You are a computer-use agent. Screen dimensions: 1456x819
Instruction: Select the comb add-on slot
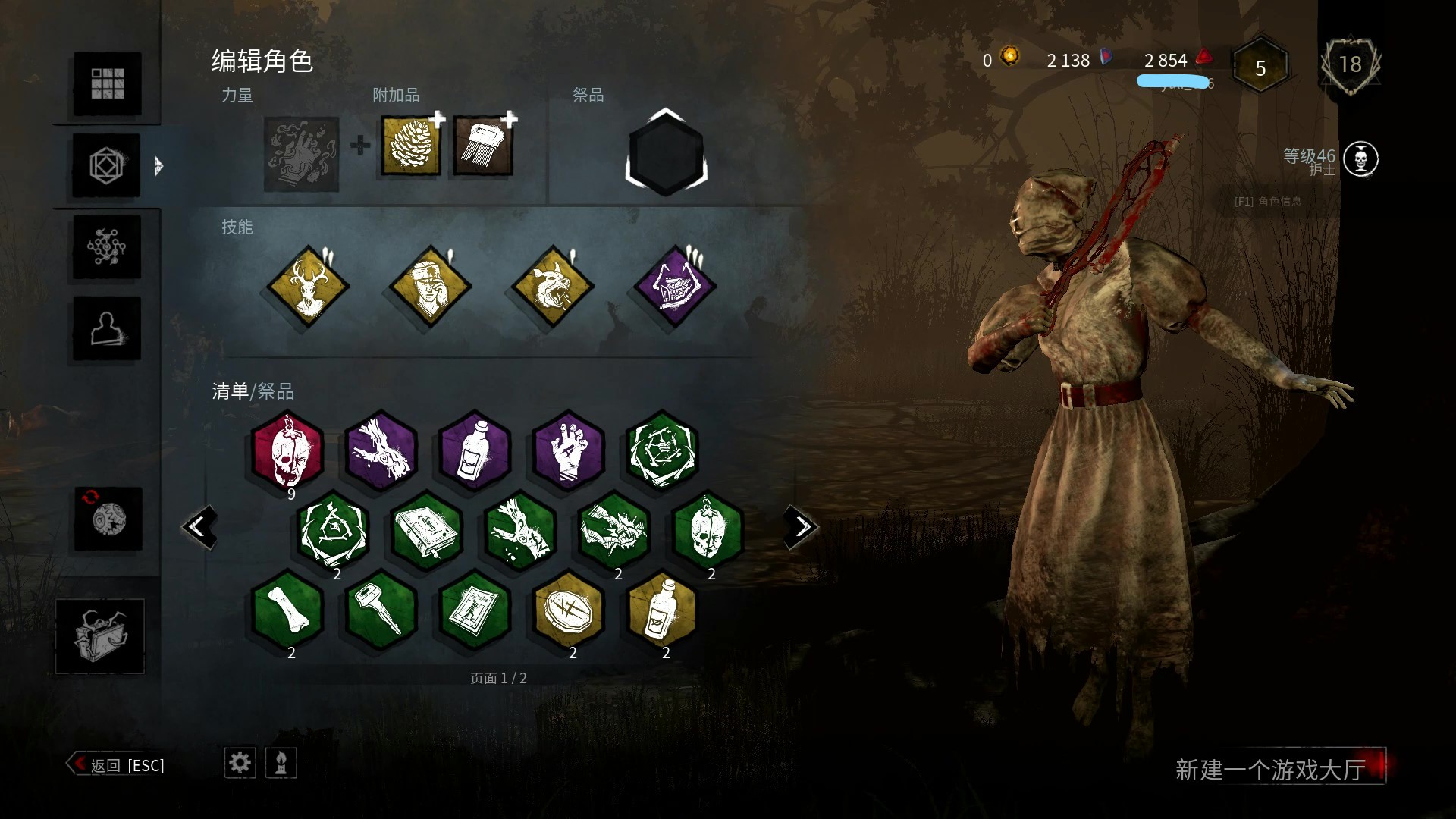(483, 146)
